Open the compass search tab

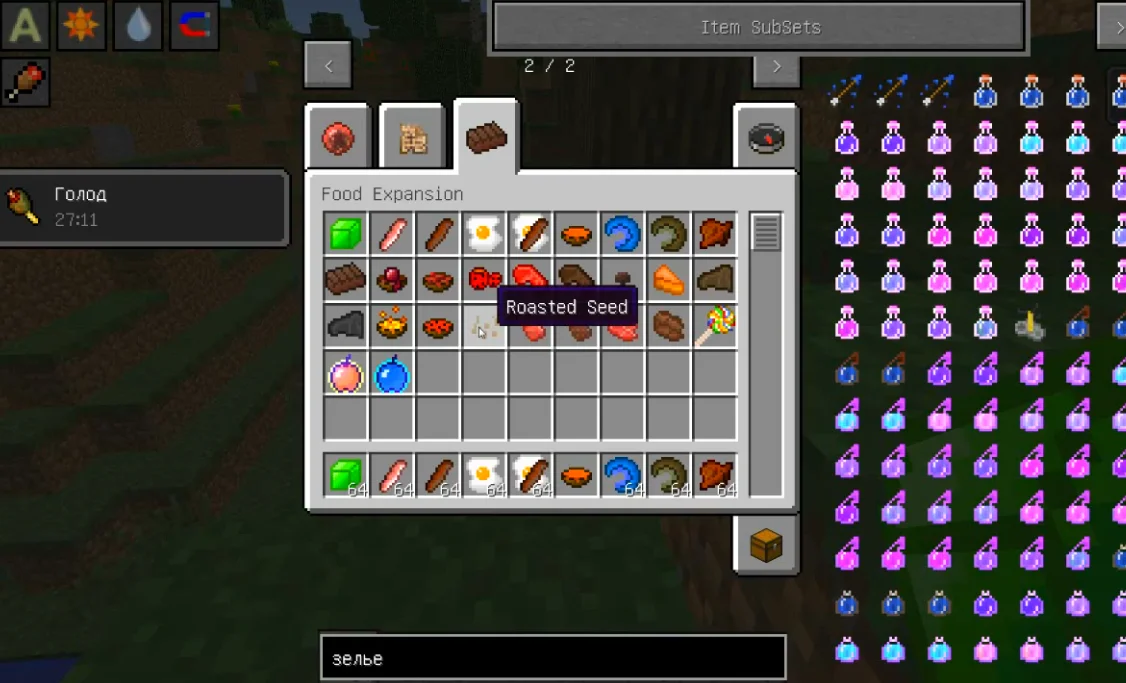click(x=766, y=137)
